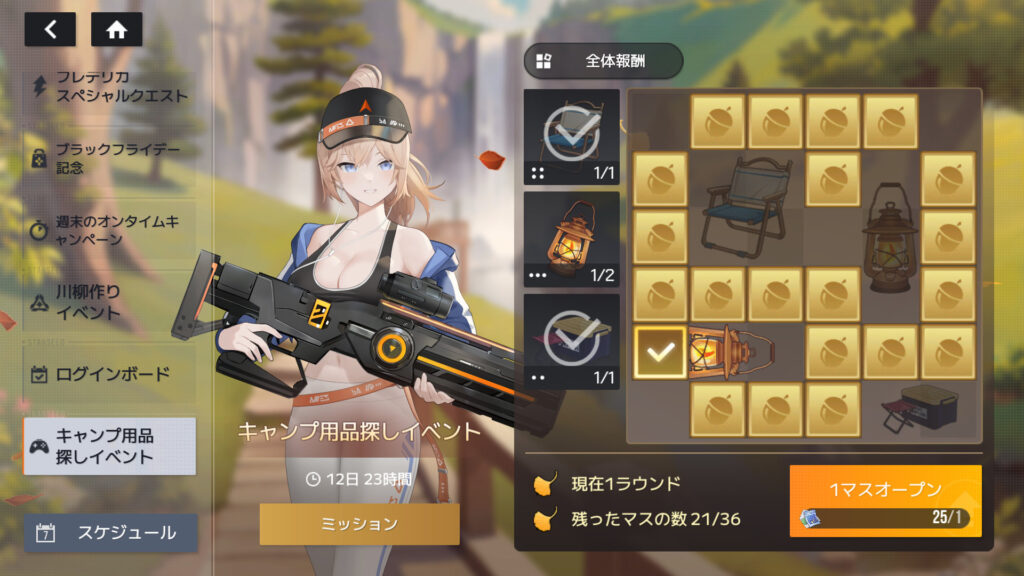Open the スケジュール calendar
This screenshot has width=1024, height=576.
coord(110,533)
